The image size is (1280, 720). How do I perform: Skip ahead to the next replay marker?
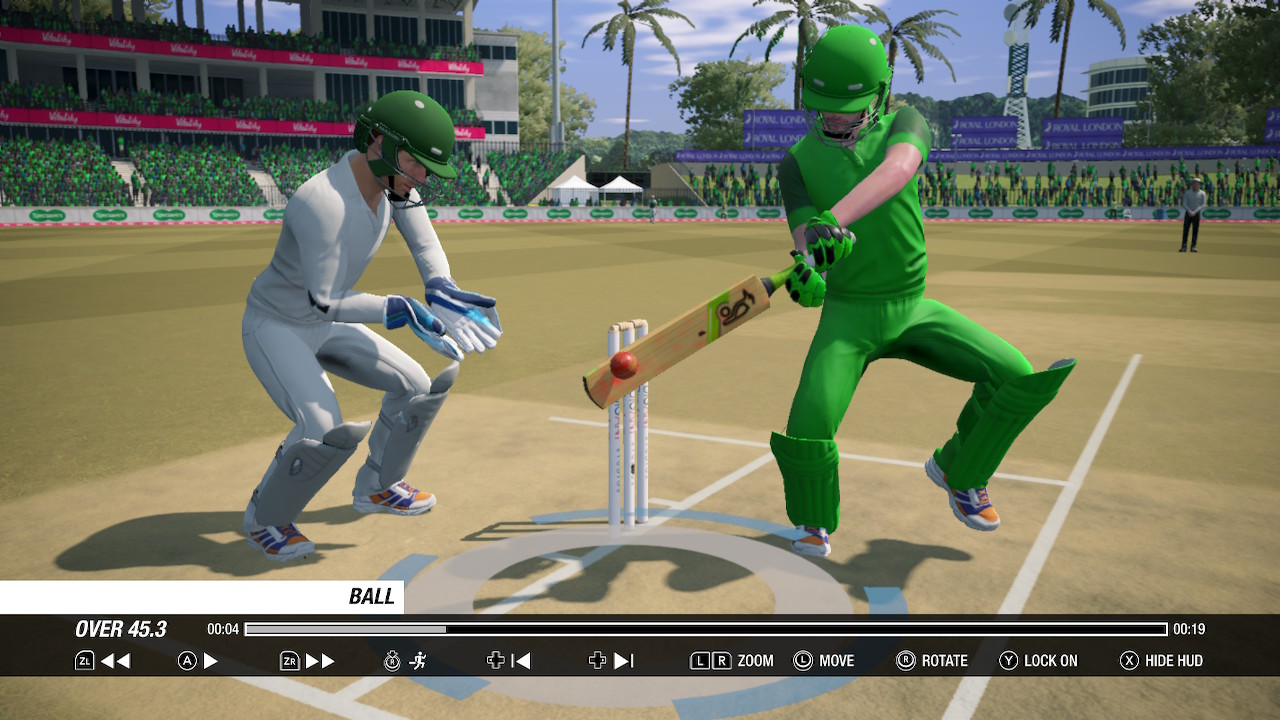pos(622,661)
